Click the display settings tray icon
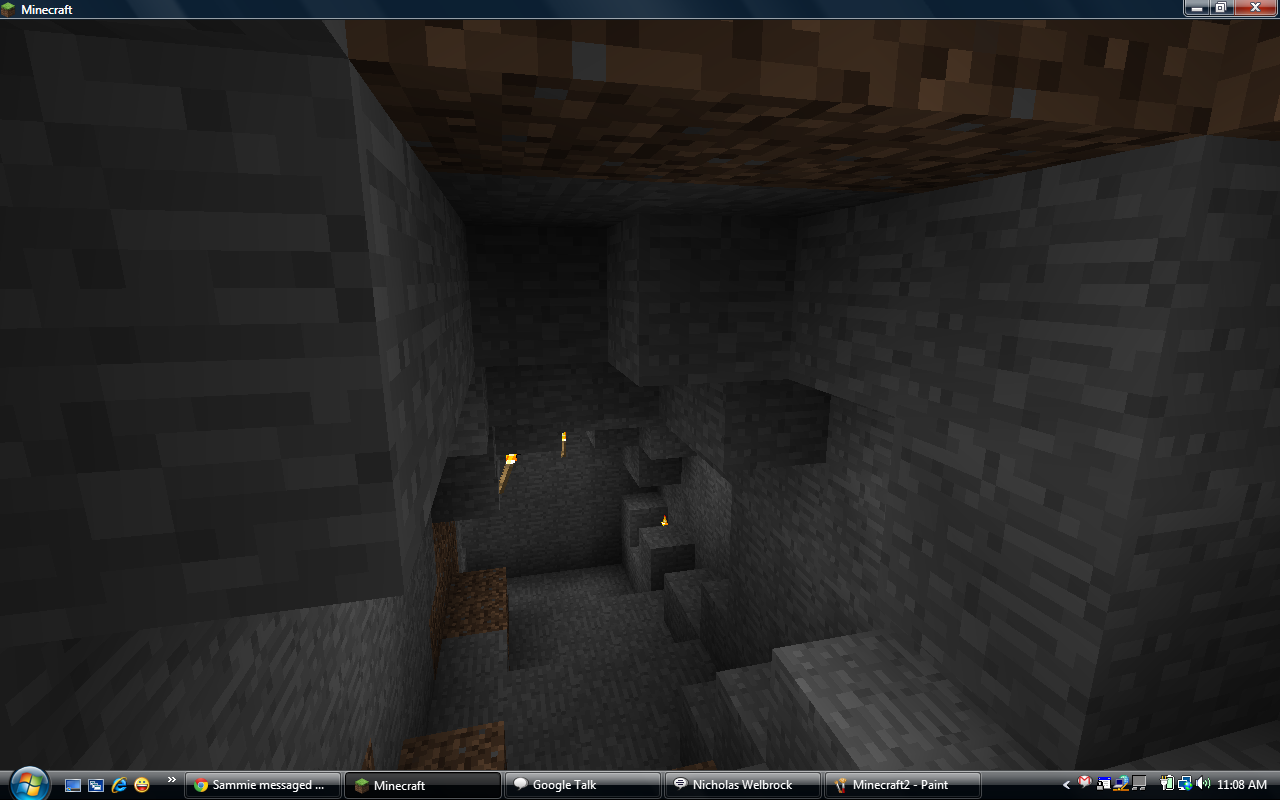 [1138, 784]
